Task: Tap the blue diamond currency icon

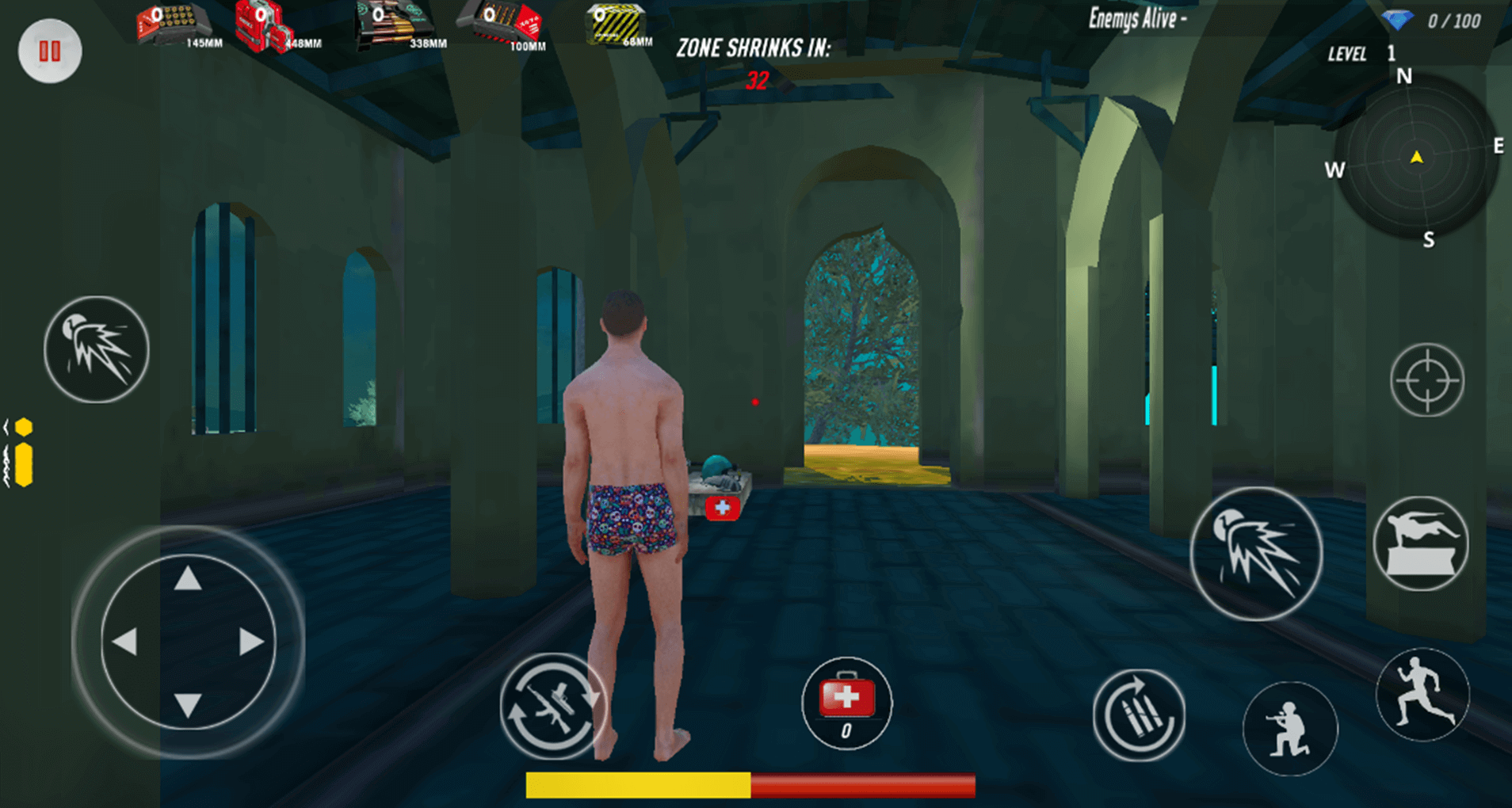Action: coord(1397,20)
